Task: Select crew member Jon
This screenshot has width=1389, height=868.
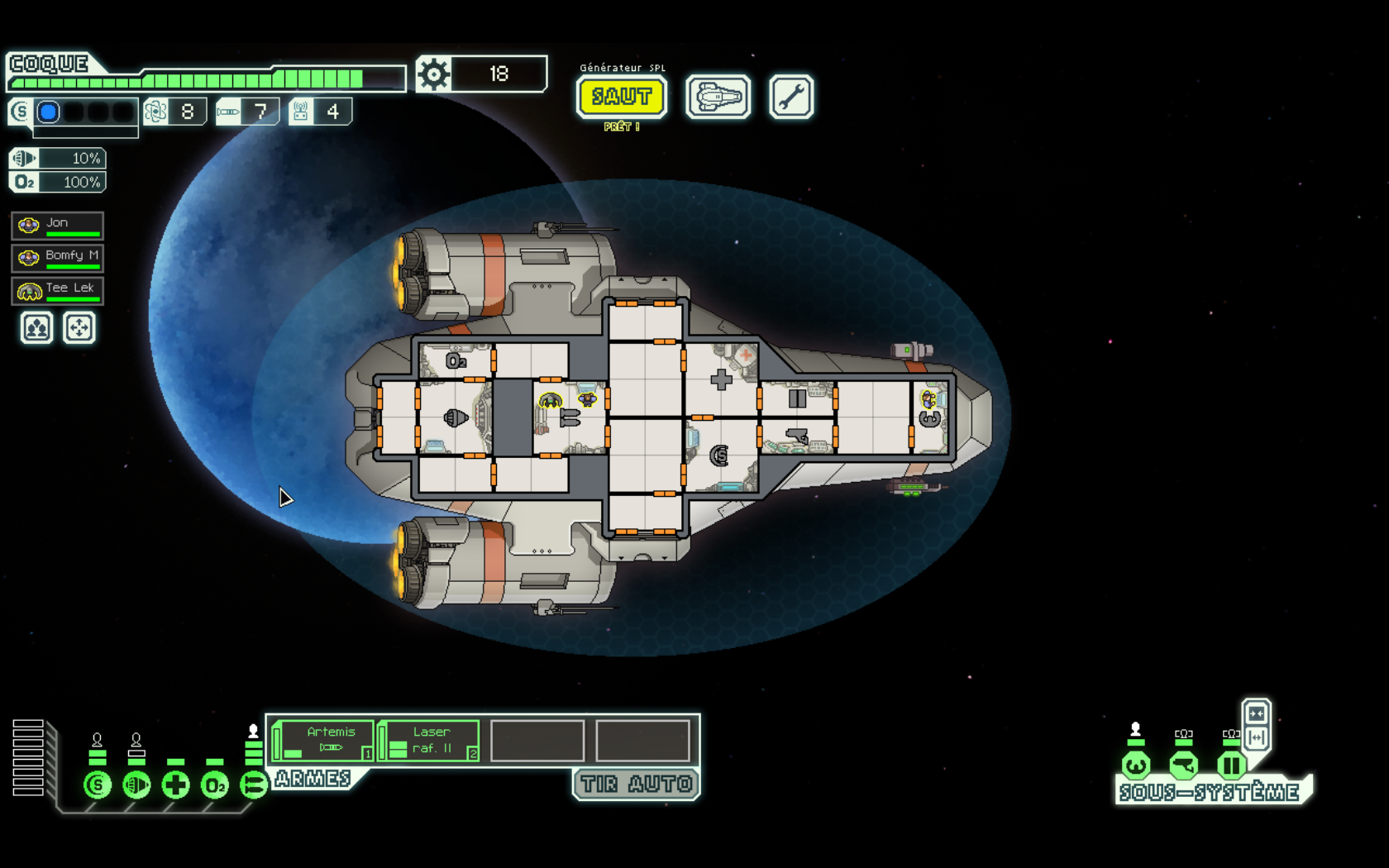Action: [58, 225]
